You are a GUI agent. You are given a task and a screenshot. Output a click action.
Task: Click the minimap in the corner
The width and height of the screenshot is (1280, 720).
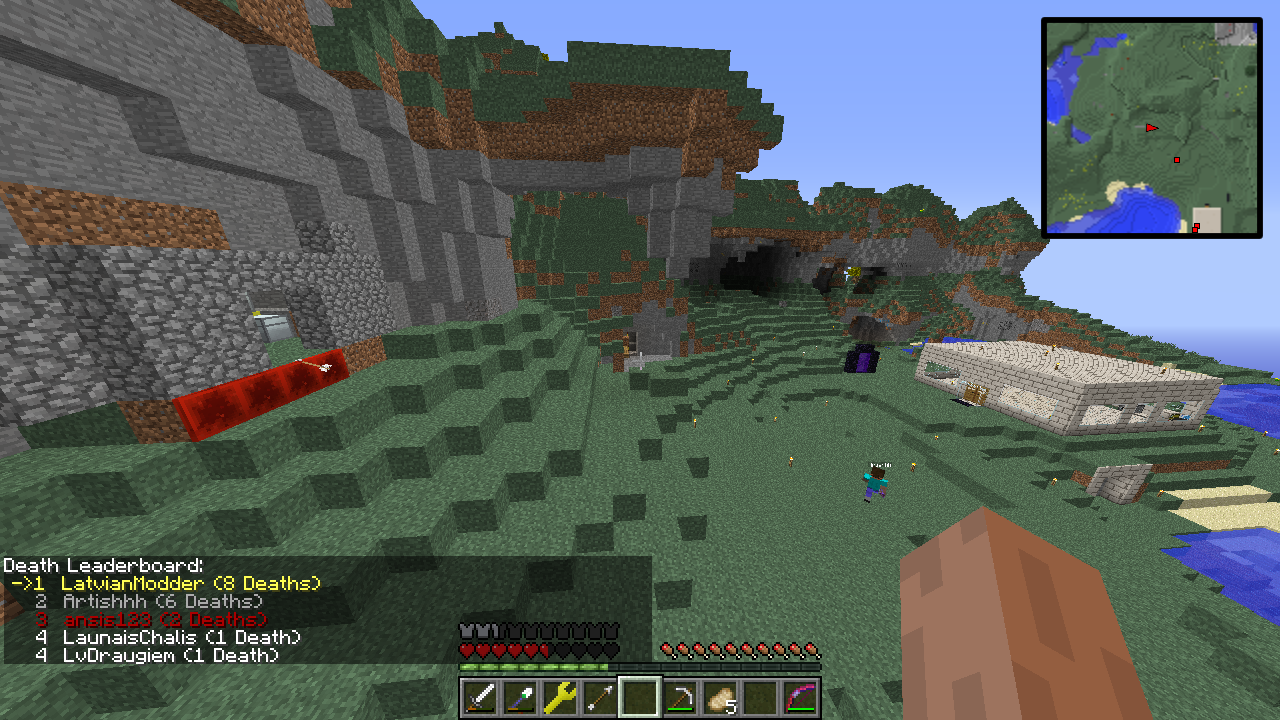[x=1151, y=128]
